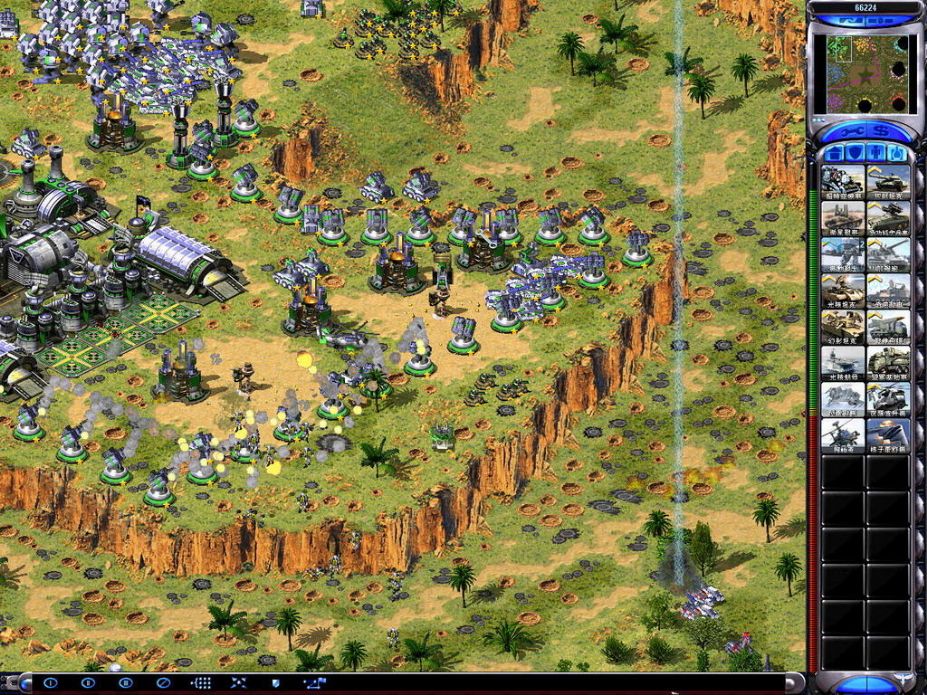The height and width of the screenshot is (695, 927).
Task: Build the two-legged mech walker unit
Action: coord(842,254)
